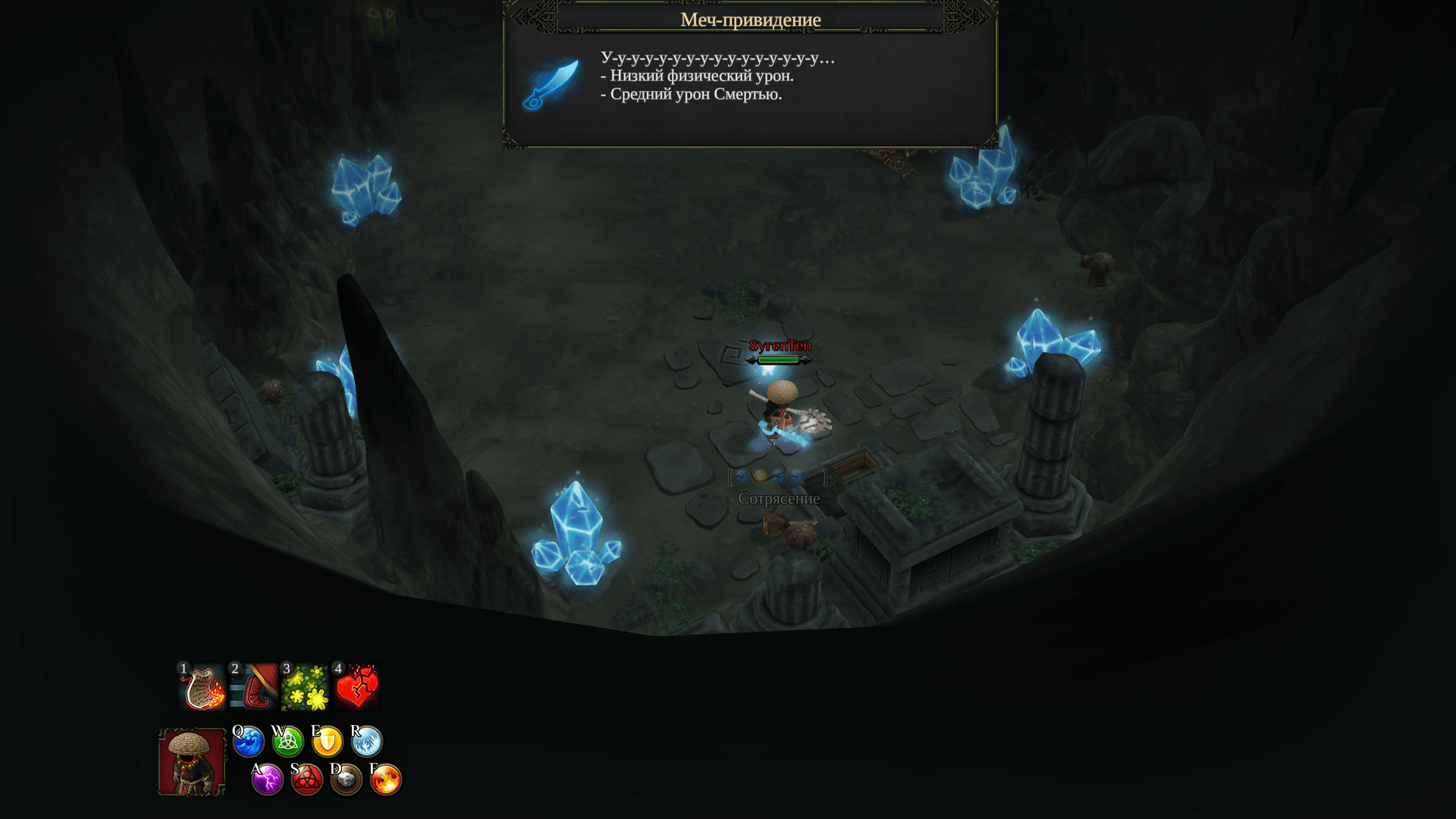
Task: Pick the frost element orb
Action: [367, 742]
